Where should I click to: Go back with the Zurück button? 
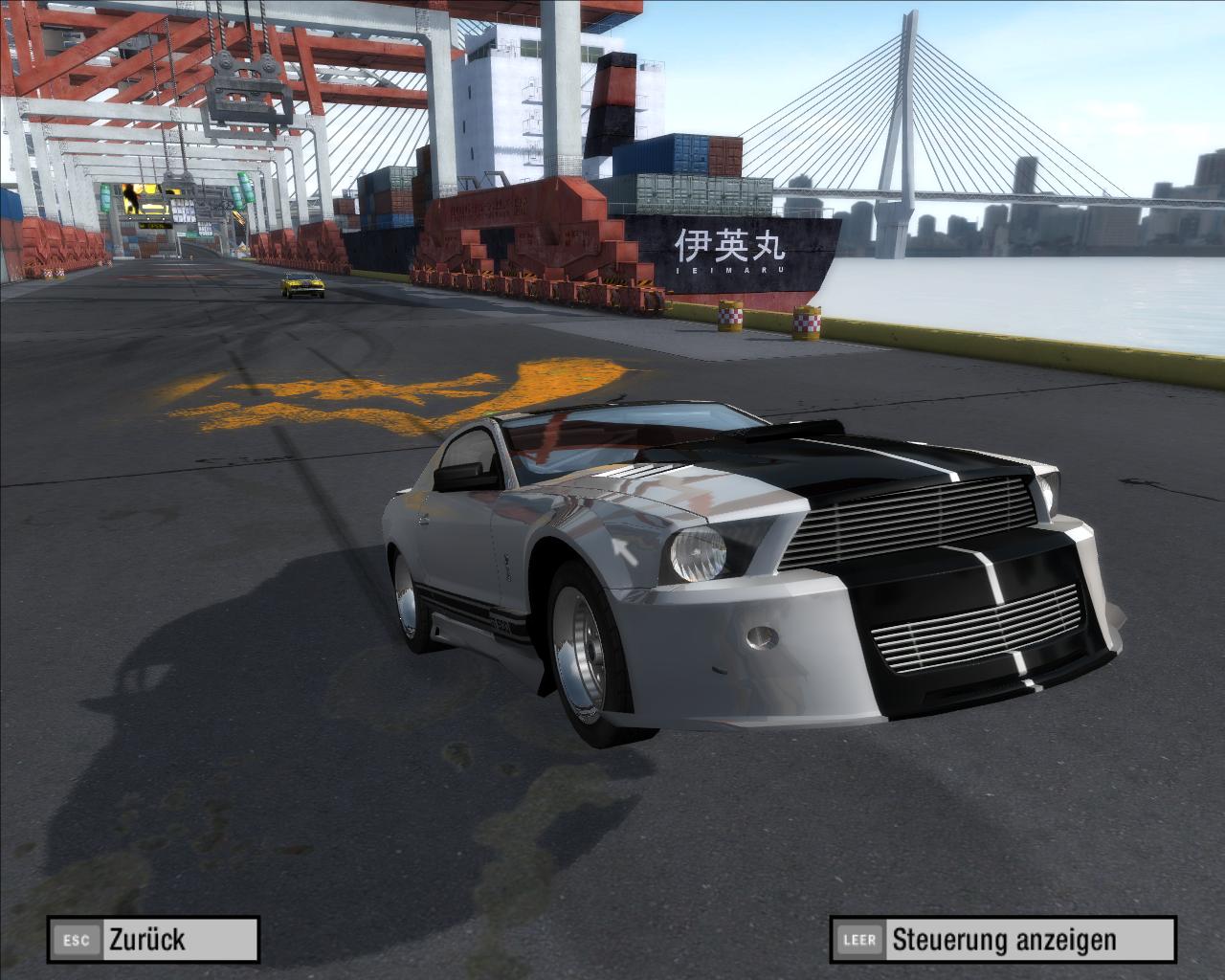(x=153, y=939)
